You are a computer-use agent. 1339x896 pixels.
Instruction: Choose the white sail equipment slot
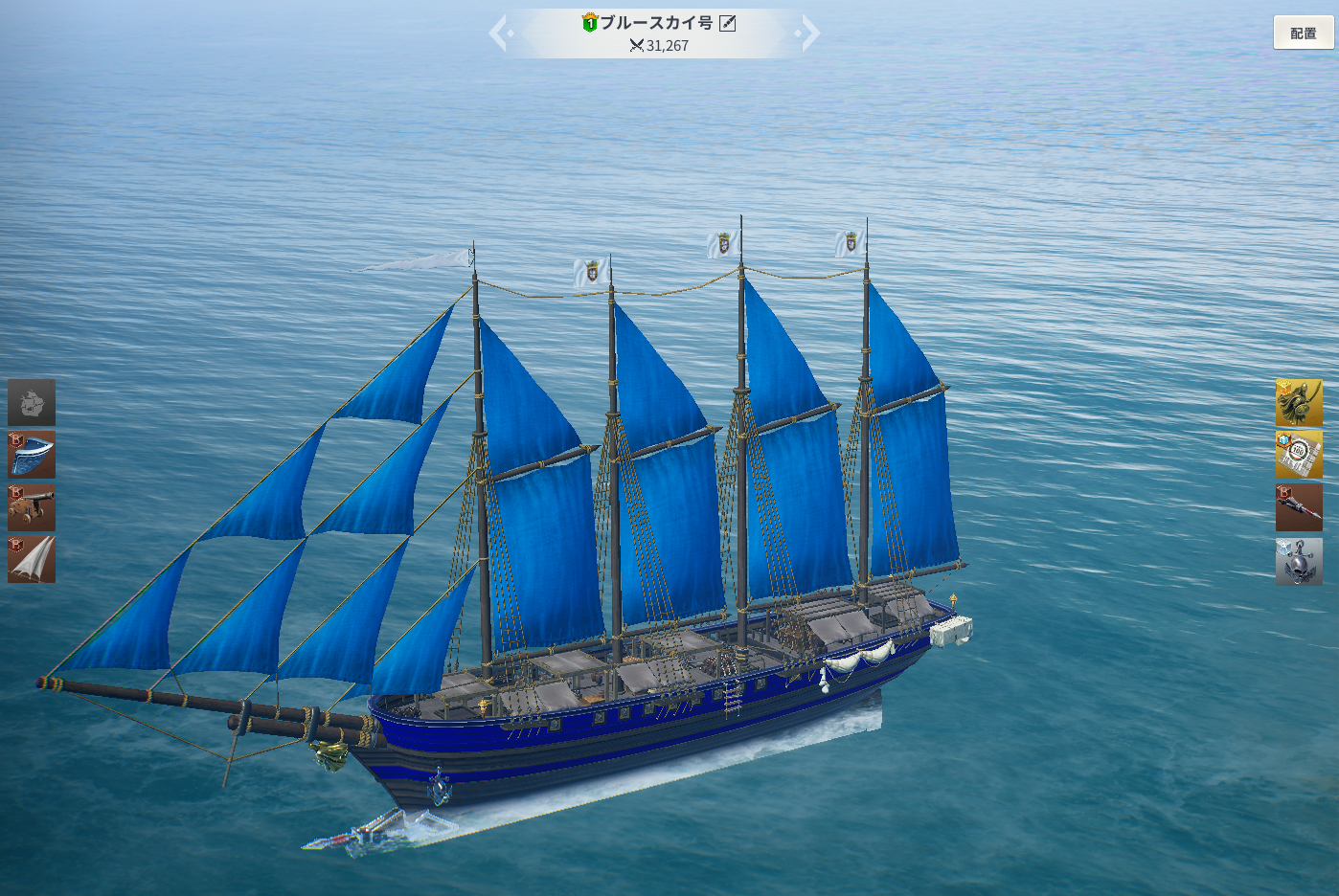tap(32, 559)
